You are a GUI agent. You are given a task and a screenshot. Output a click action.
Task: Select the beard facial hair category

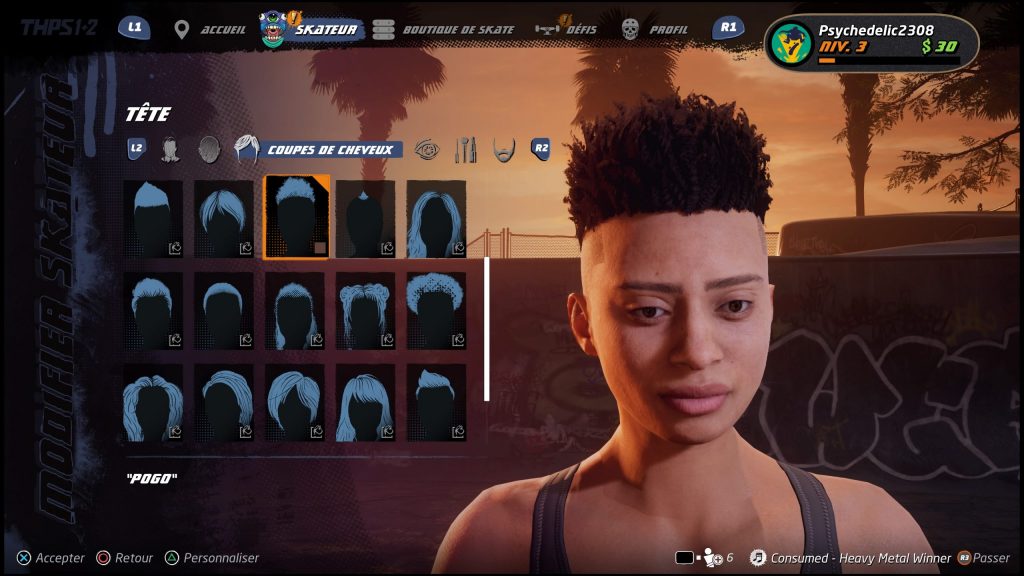504,150
